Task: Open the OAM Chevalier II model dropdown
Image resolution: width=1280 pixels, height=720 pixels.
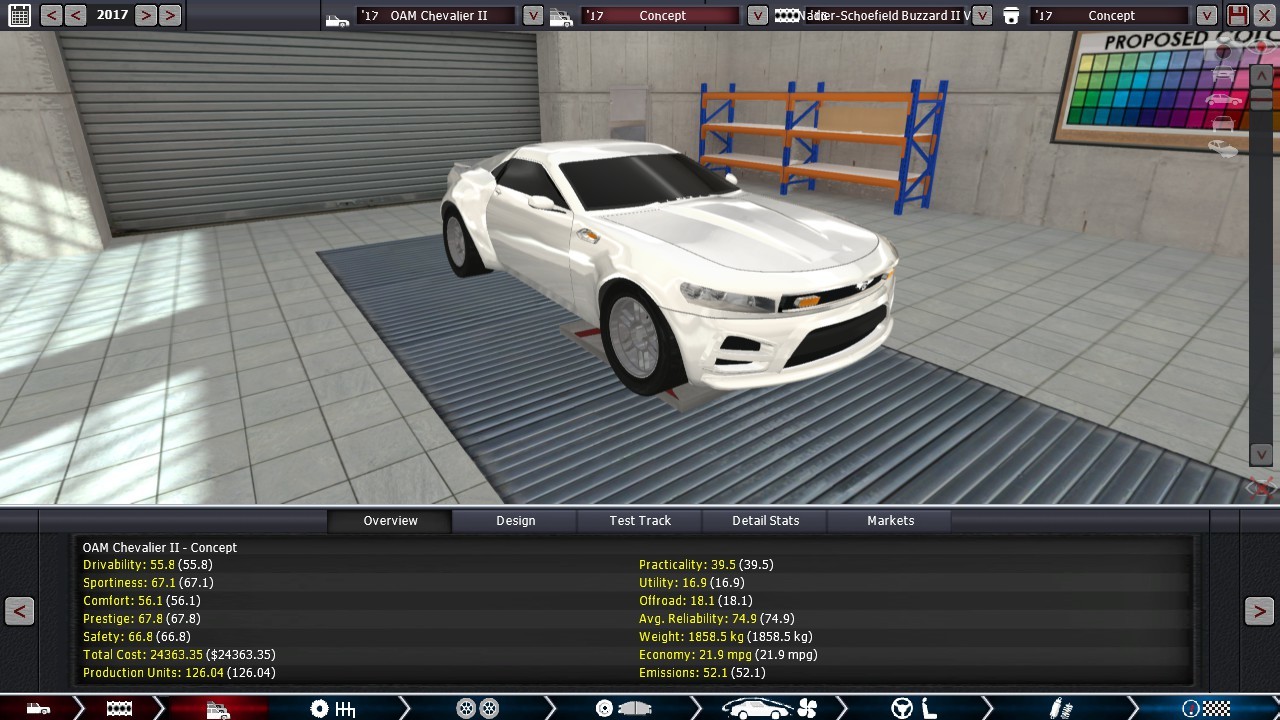Action: click(x=533, y=15)
